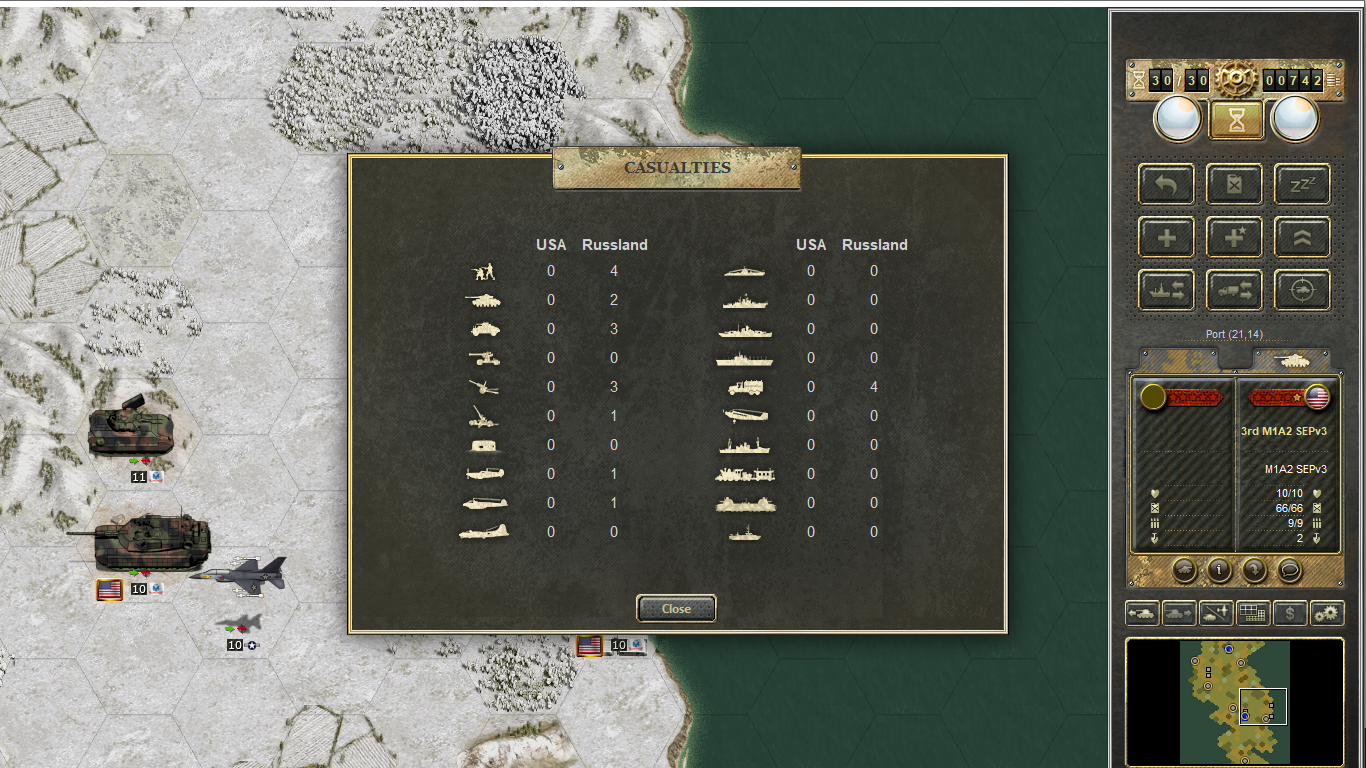The height and width of the screenshot is (768, 1366).
Task: Upgrade the unit with the chevron button
Action: pyautogui.click(x=1302, y=237)
